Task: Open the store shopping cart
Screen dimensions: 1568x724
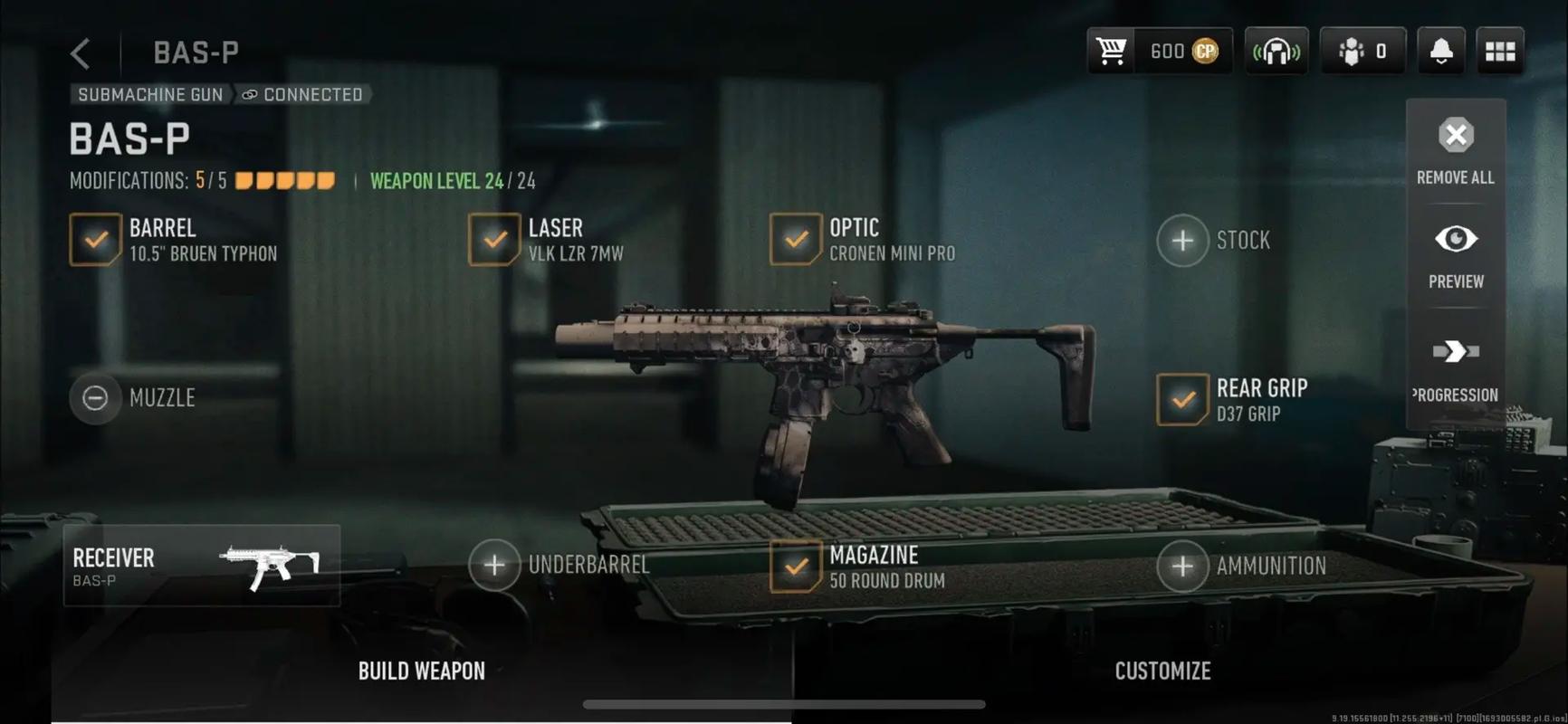Action: tap(1112, 52)
